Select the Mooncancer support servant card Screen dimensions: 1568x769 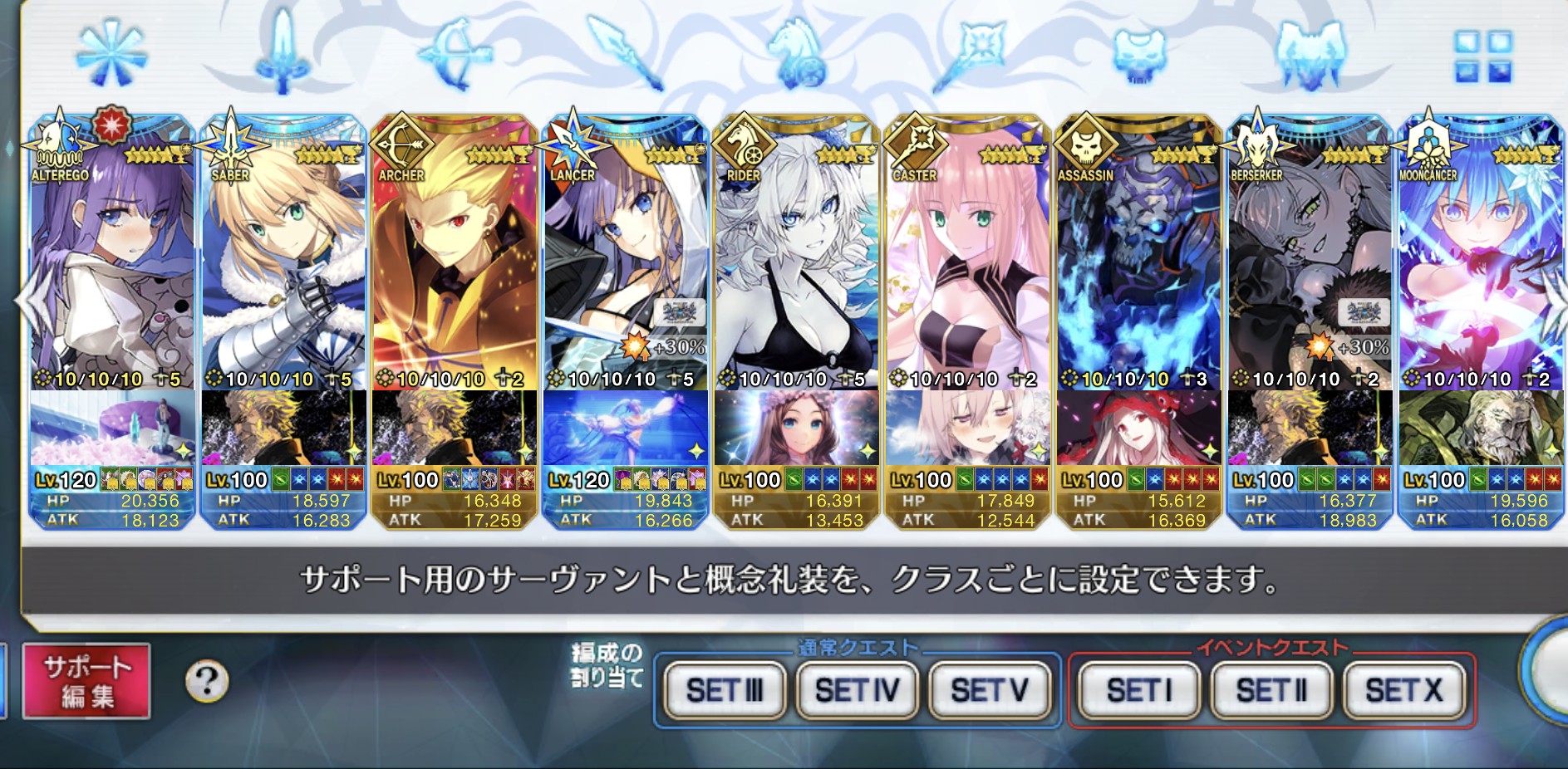point(1482,266)
